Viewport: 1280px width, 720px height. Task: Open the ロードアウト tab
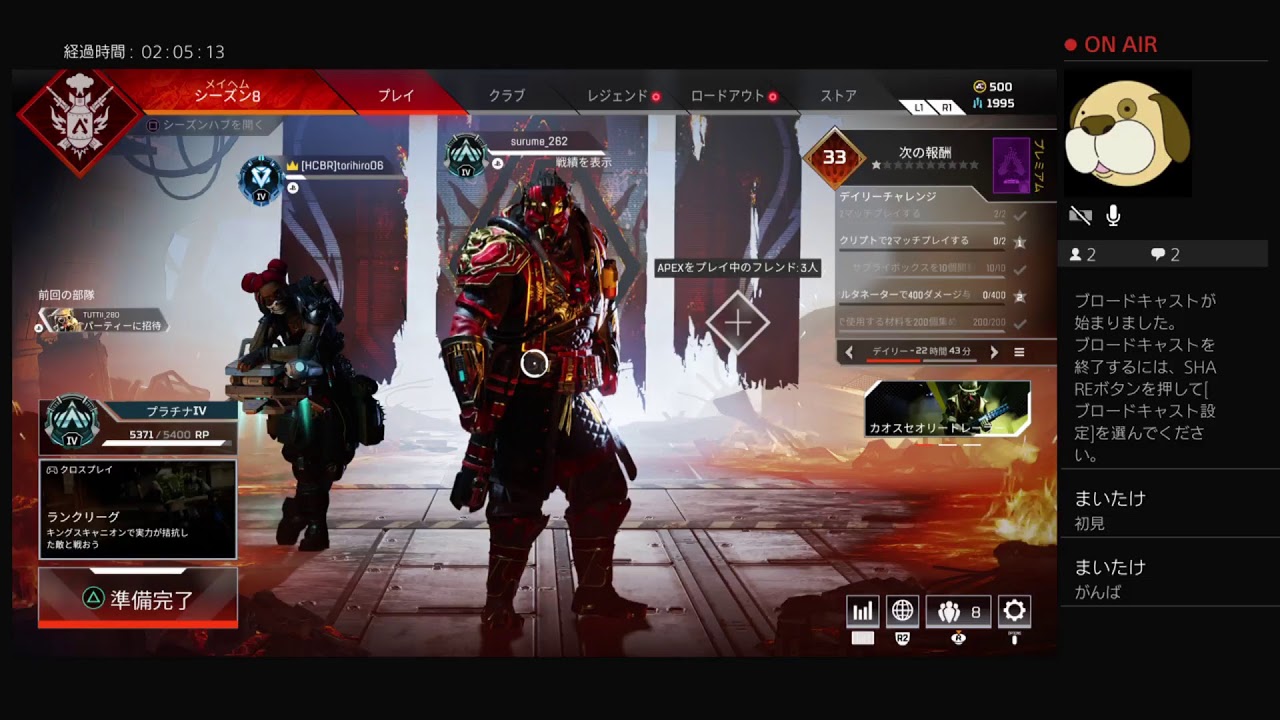(728, 96)
